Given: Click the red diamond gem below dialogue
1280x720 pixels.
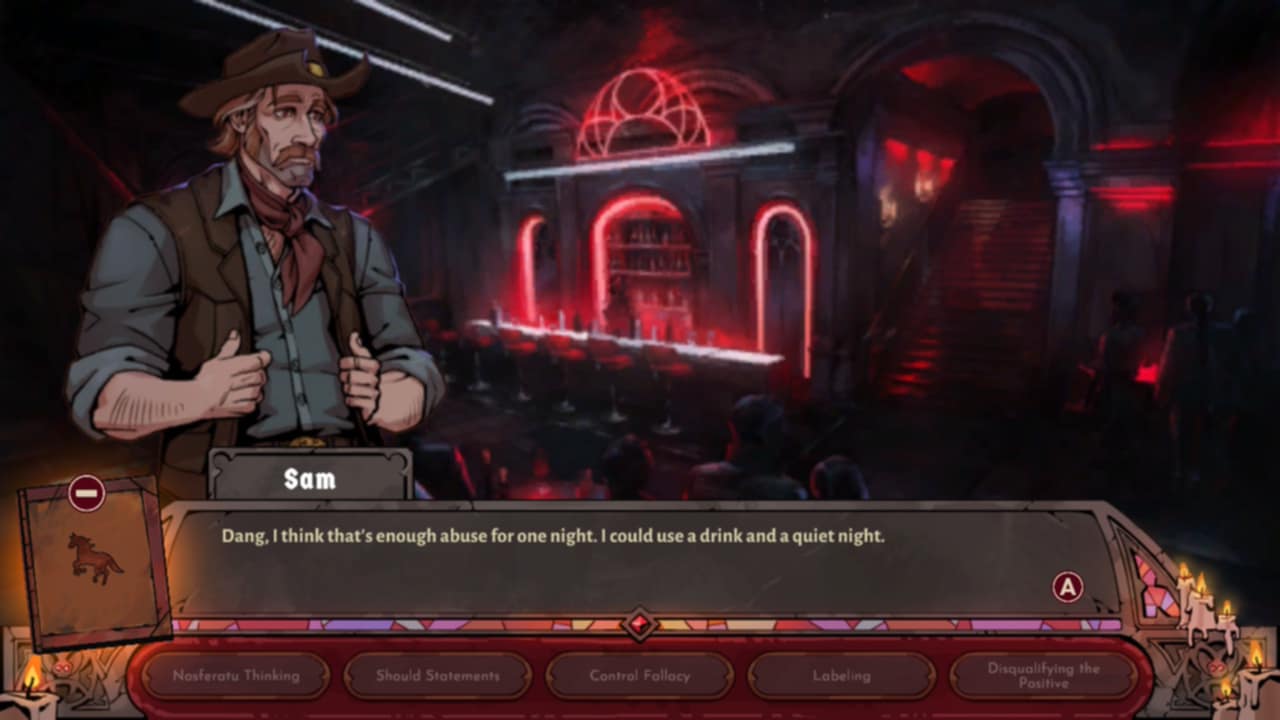Looking at the screenshot, I should 639,625.
